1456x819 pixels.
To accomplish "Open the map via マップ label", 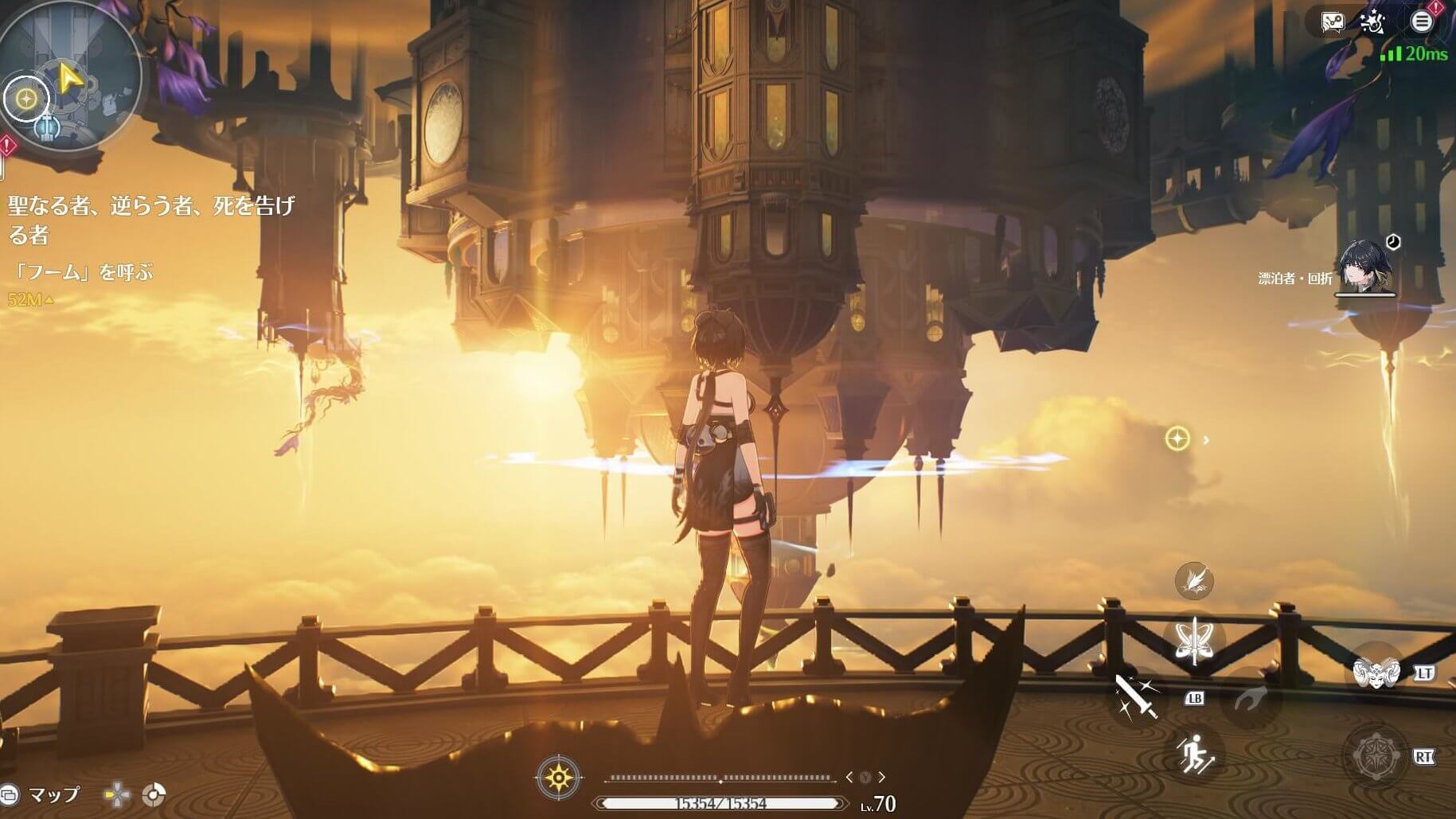I will (x=53, y=794).
